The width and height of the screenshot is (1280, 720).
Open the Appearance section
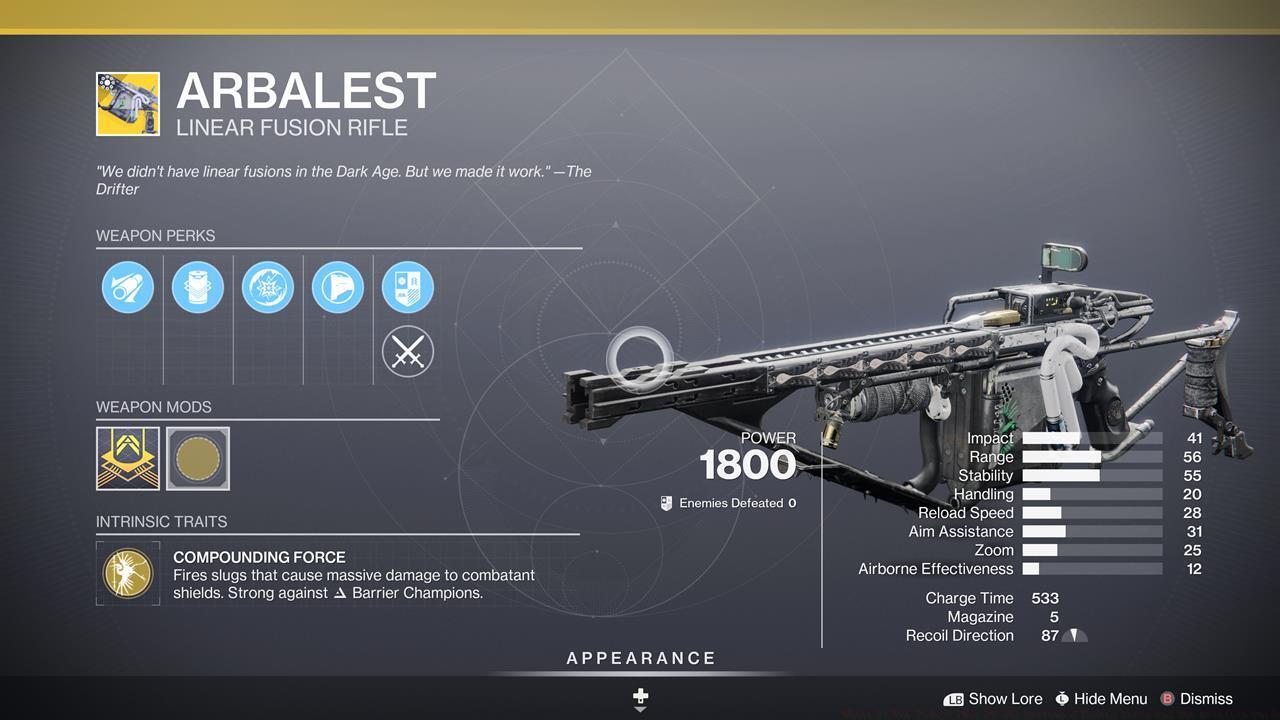click(x=641, y=658)
